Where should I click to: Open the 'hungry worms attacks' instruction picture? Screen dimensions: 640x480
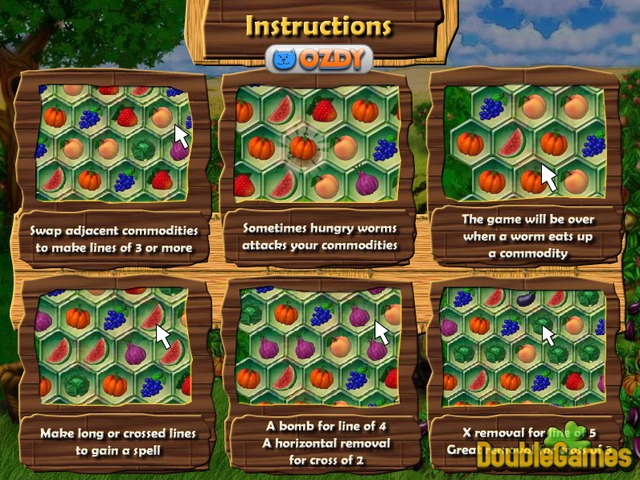[317, 141]
